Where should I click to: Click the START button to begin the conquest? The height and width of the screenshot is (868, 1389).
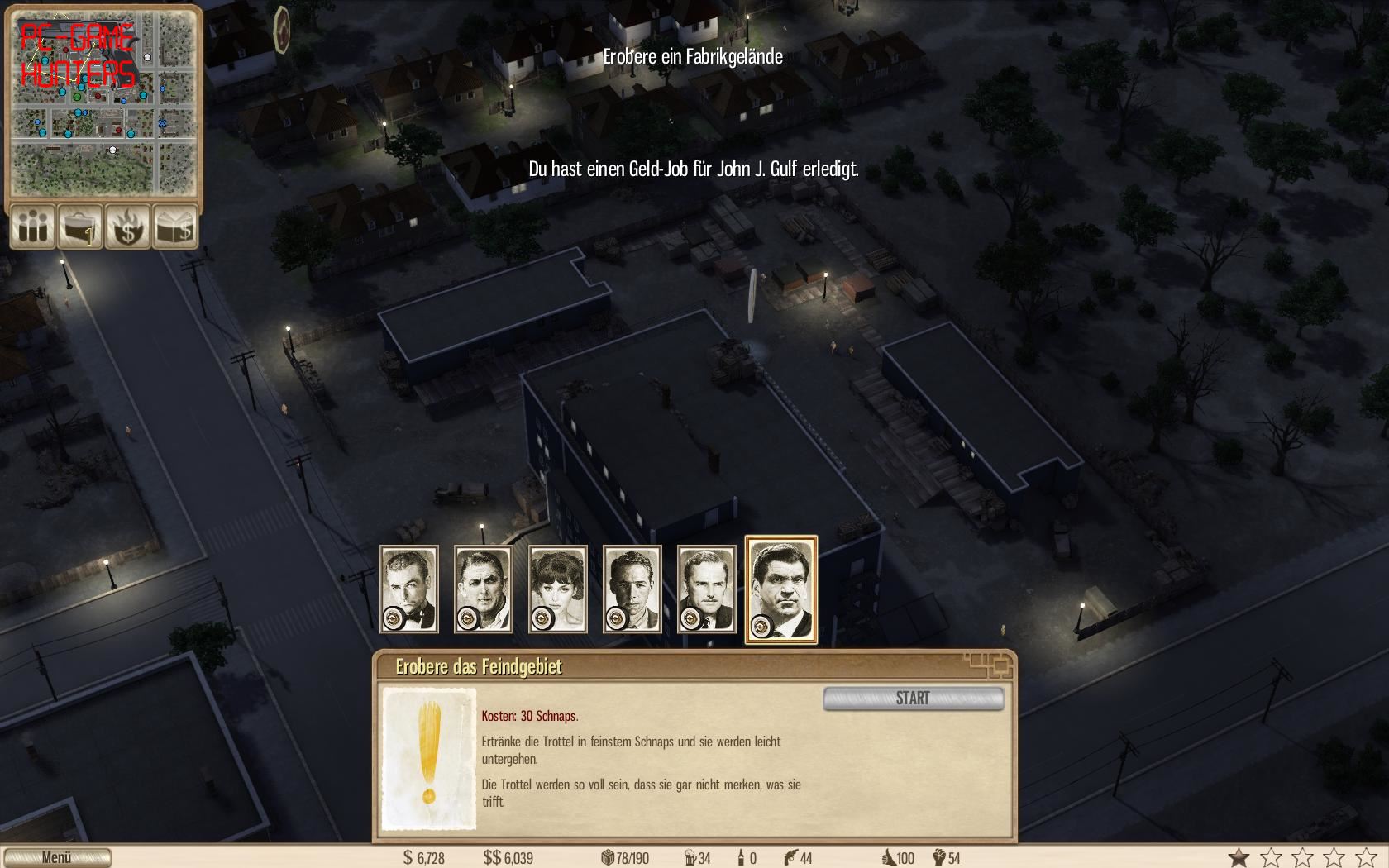pyautogui.click(x=913, y=699)
